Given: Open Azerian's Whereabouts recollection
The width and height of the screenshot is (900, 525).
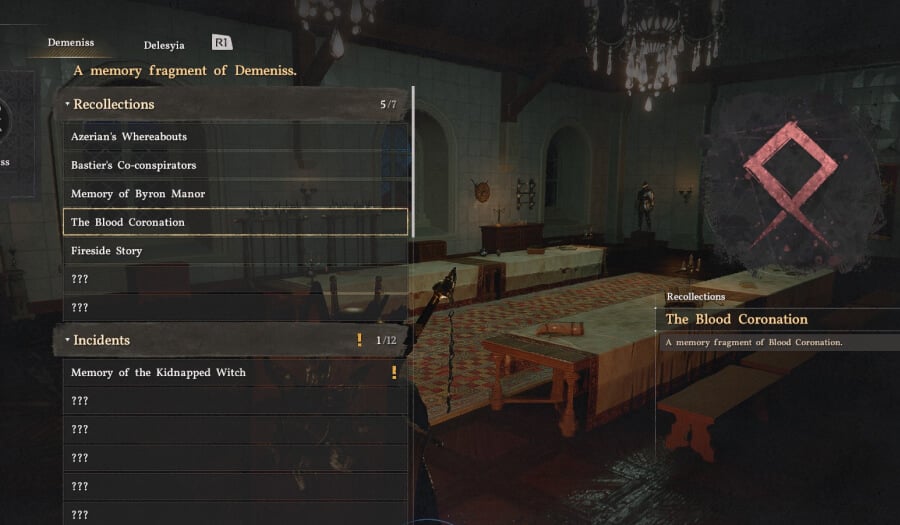Looking at the screenshot, I should 129,136.
